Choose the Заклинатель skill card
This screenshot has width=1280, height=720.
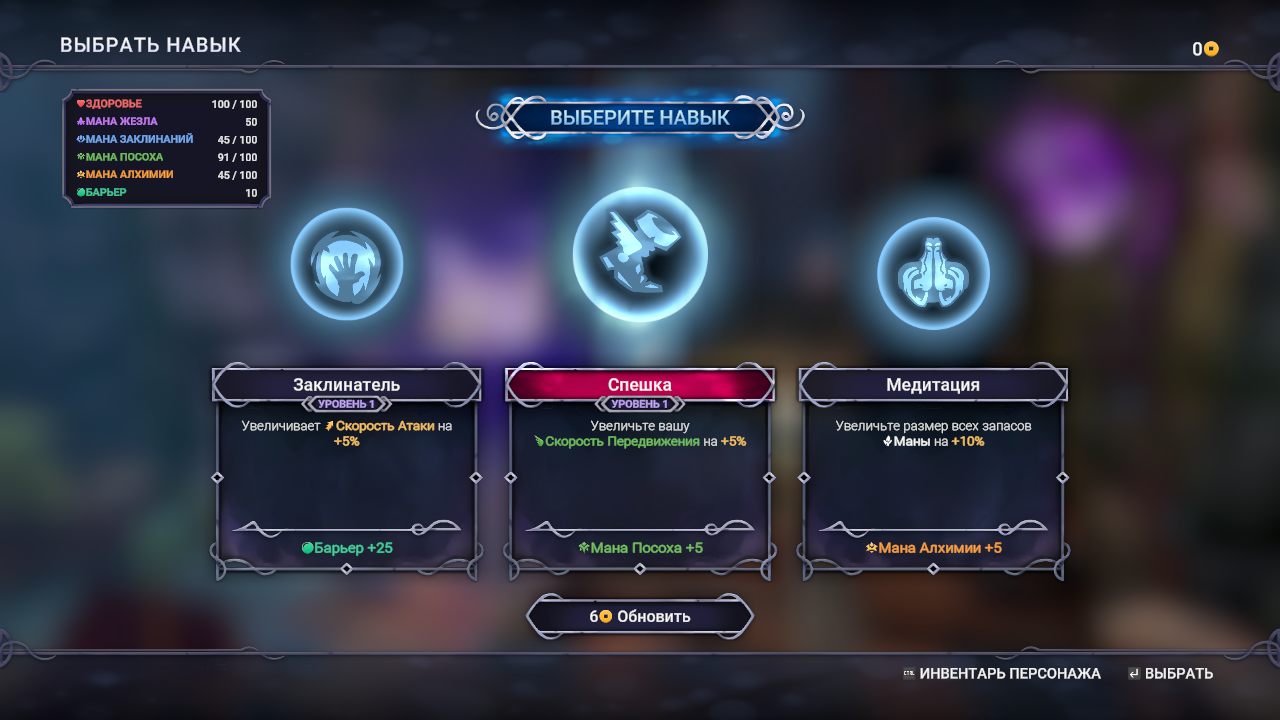point(346,472)
